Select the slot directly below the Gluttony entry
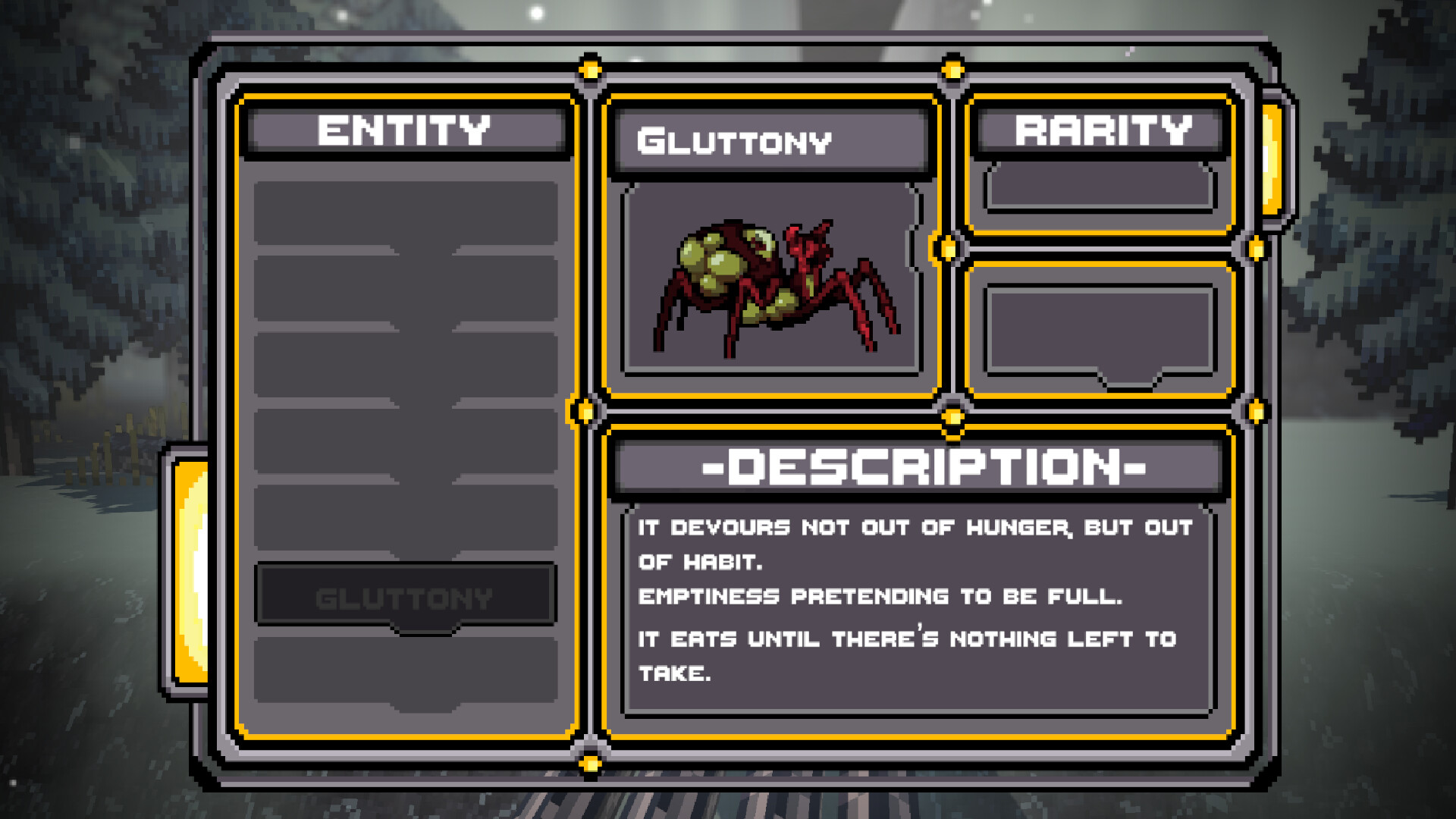This screenshot has width=1456, height=819. tap(404, 667)
